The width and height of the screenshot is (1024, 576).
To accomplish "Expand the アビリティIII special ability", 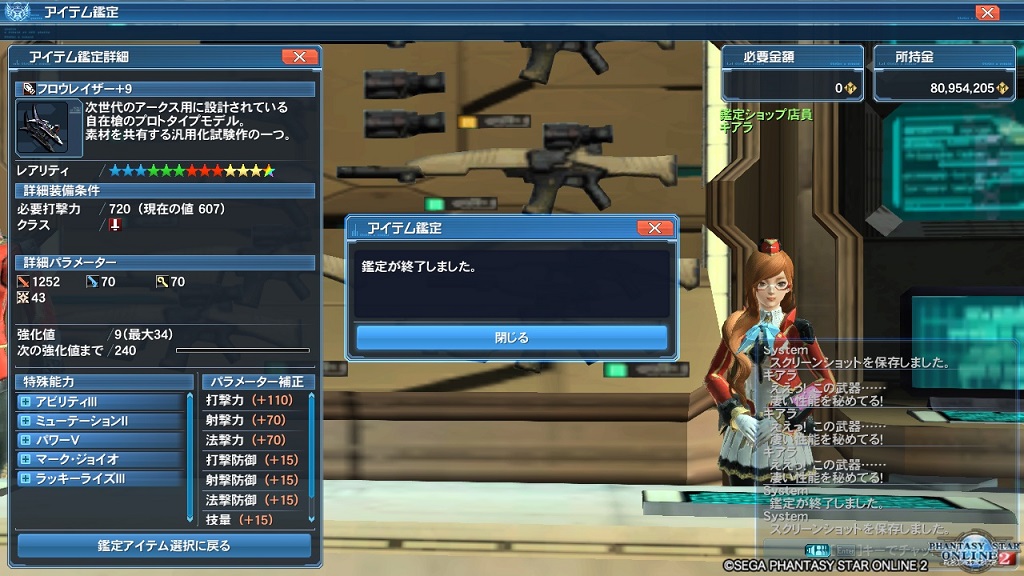I will pyautogui.click(x=25, y=402).
